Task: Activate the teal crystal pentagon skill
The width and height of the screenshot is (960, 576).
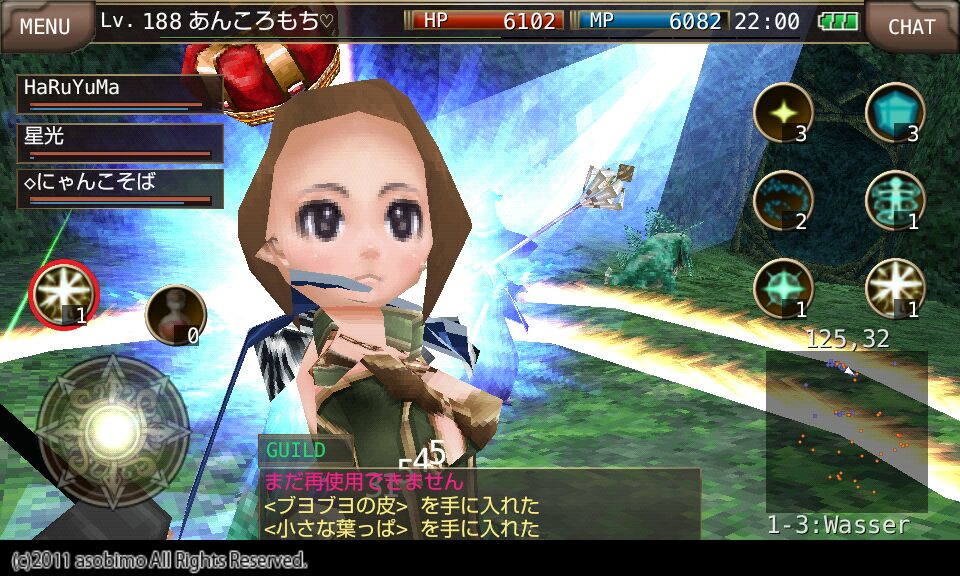Action: (x=894, y=111)
